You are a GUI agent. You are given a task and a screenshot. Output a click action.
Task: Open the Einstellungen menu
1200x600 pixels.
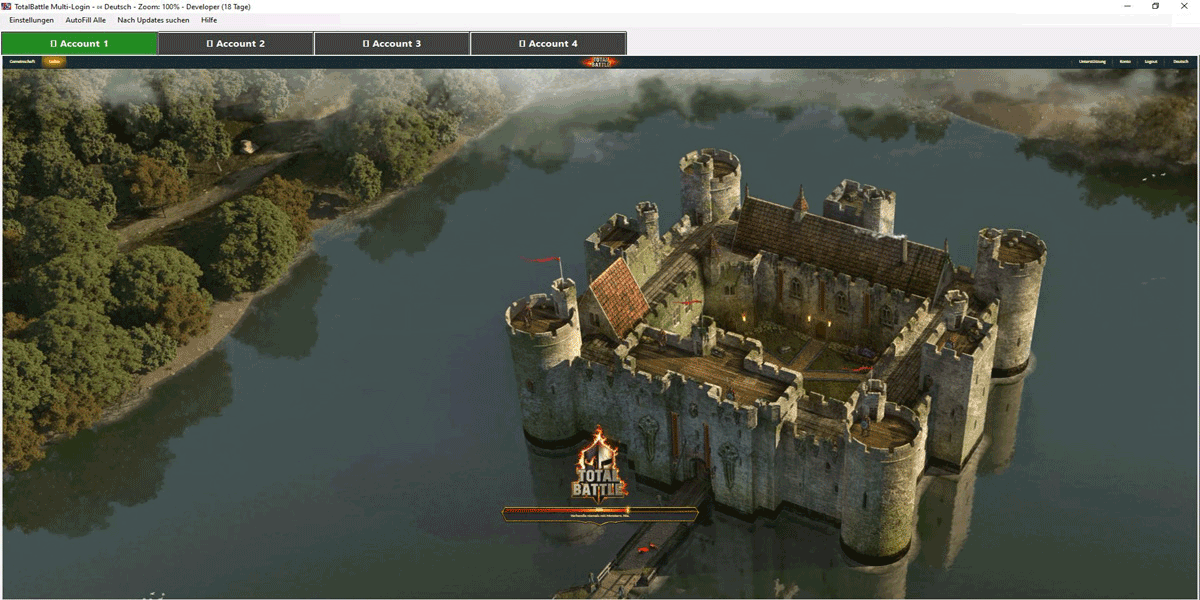pyautogui.click(x=31, y=20)
